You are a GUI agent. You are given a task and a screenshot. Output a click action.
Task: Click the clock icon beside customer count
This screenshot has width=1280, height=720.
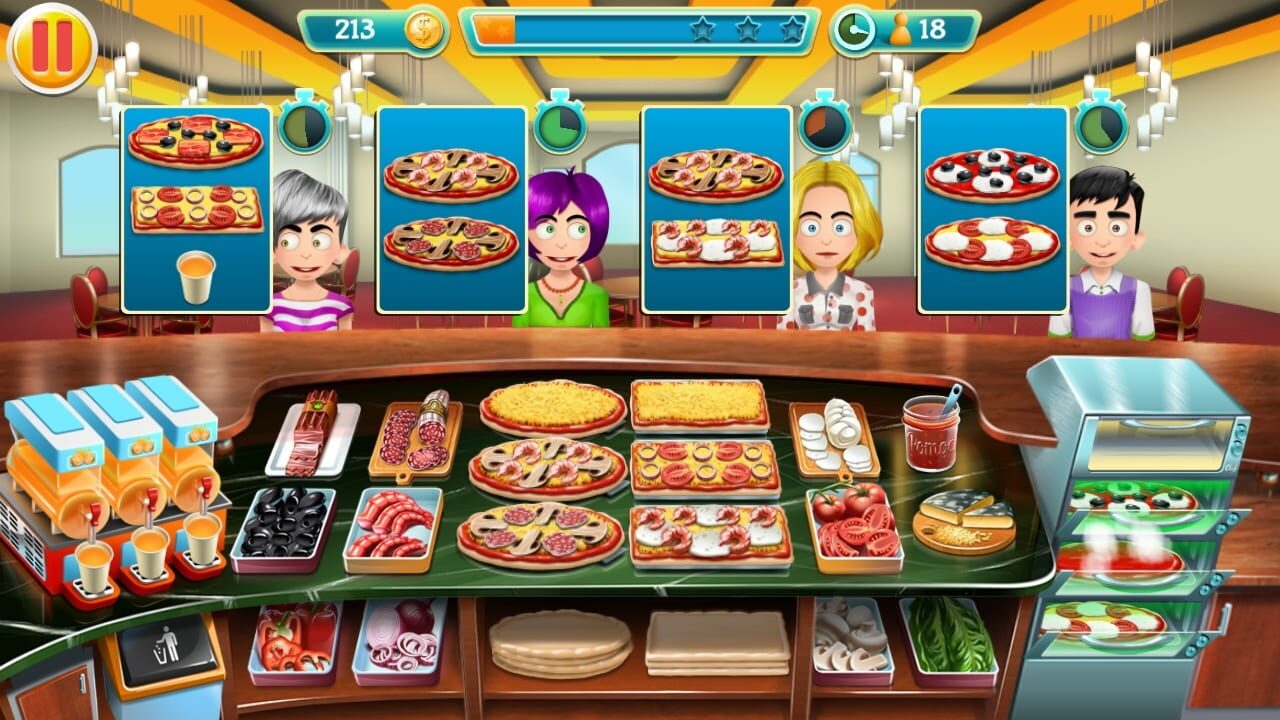[858, 27]
